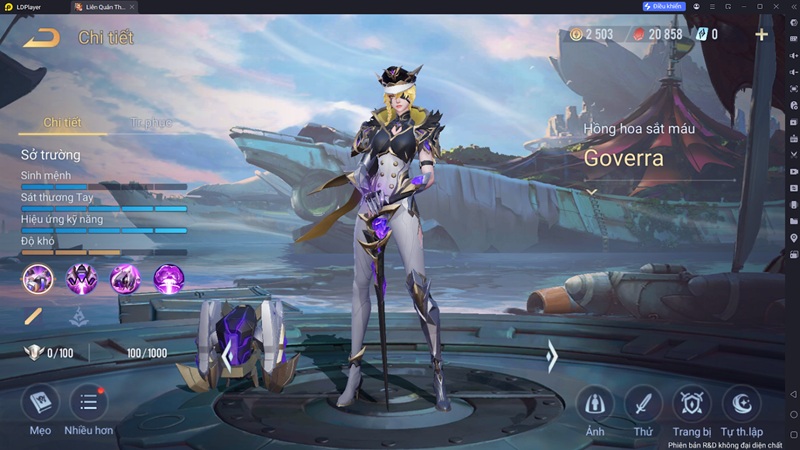800x450 pixels.
Task: Select the Chi tiết tab
Action: point(62,122)
